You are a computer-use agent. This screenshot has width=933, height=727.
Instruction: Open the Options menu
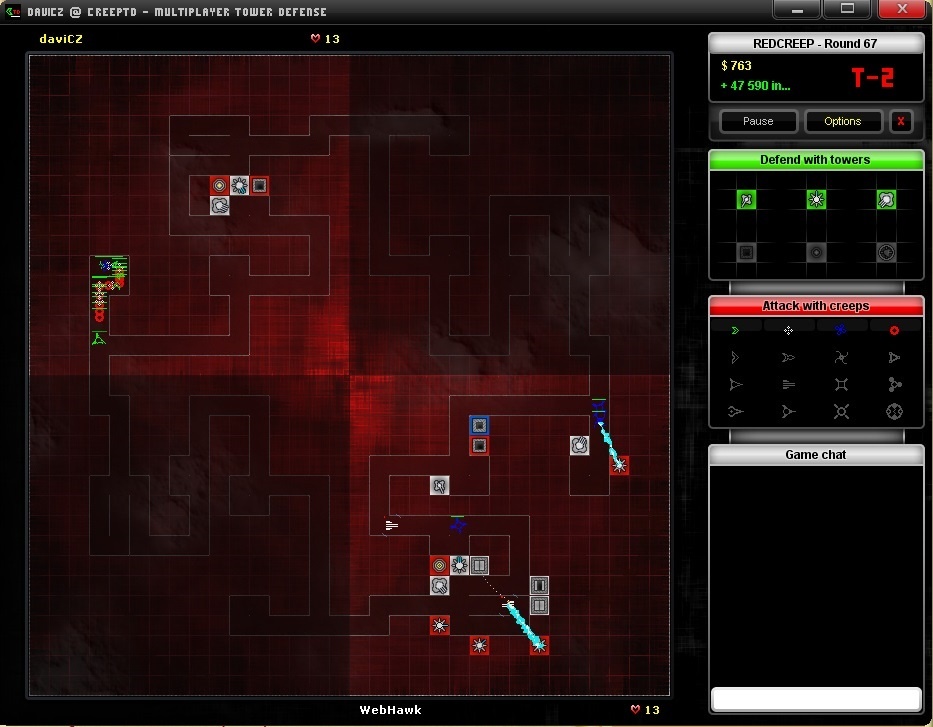point(842,121)
